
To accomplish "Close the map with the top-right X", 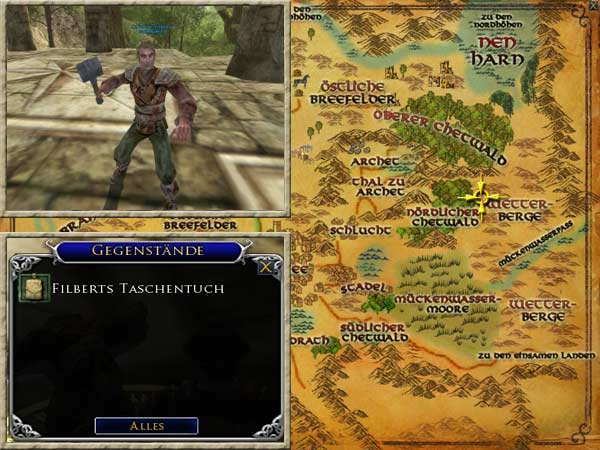I will click(589, 8).
